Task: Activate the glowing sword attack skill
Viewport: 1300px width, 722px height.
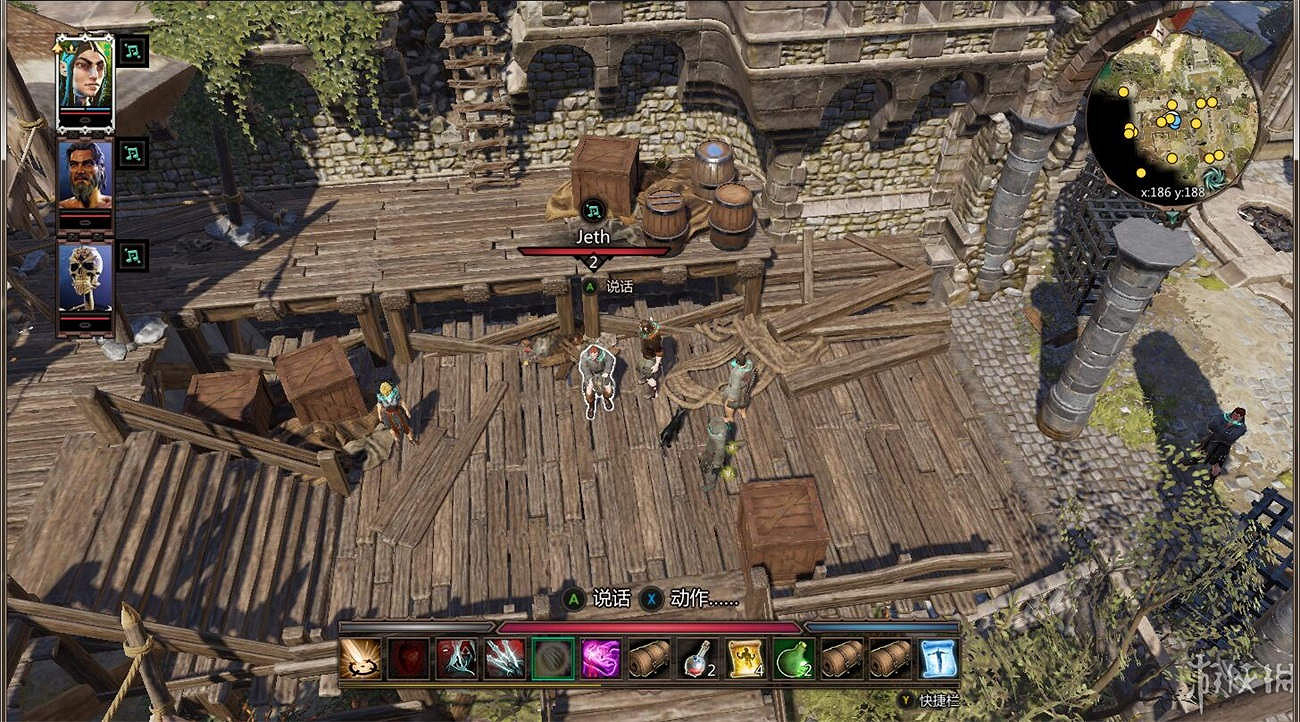Action: pos(359,659)
